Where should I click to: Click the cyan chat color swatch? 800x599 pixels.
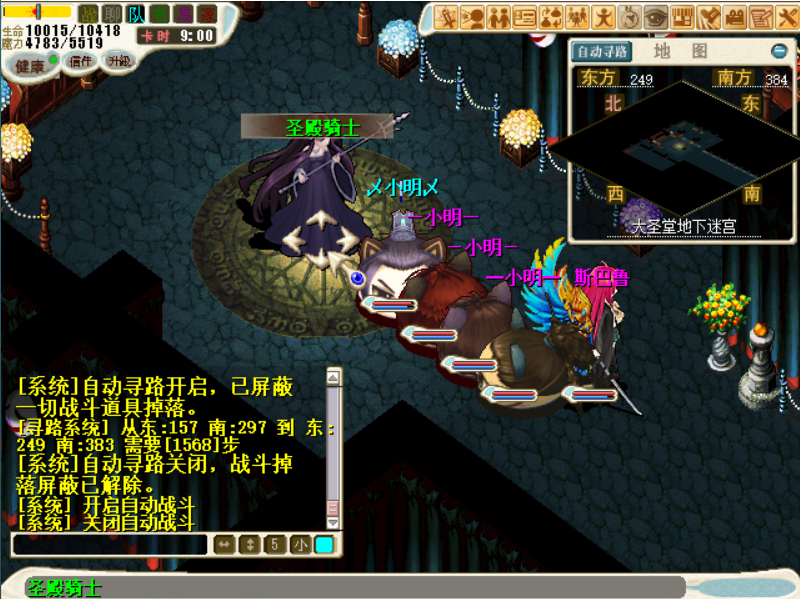(x=324, y=545)
